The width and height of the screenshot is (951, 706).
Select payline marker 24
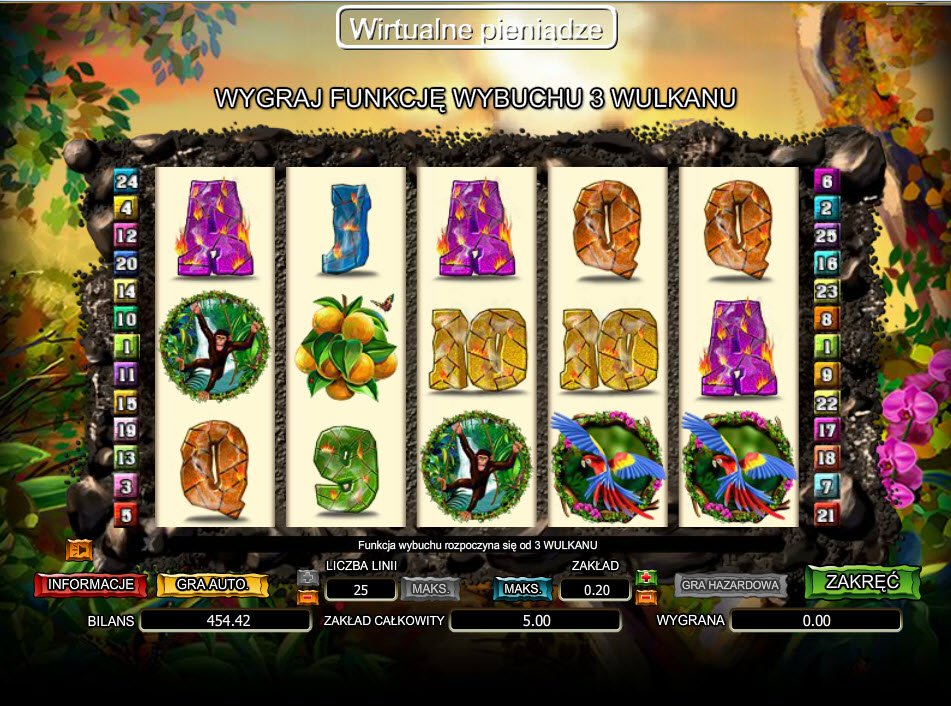(126, 181)
